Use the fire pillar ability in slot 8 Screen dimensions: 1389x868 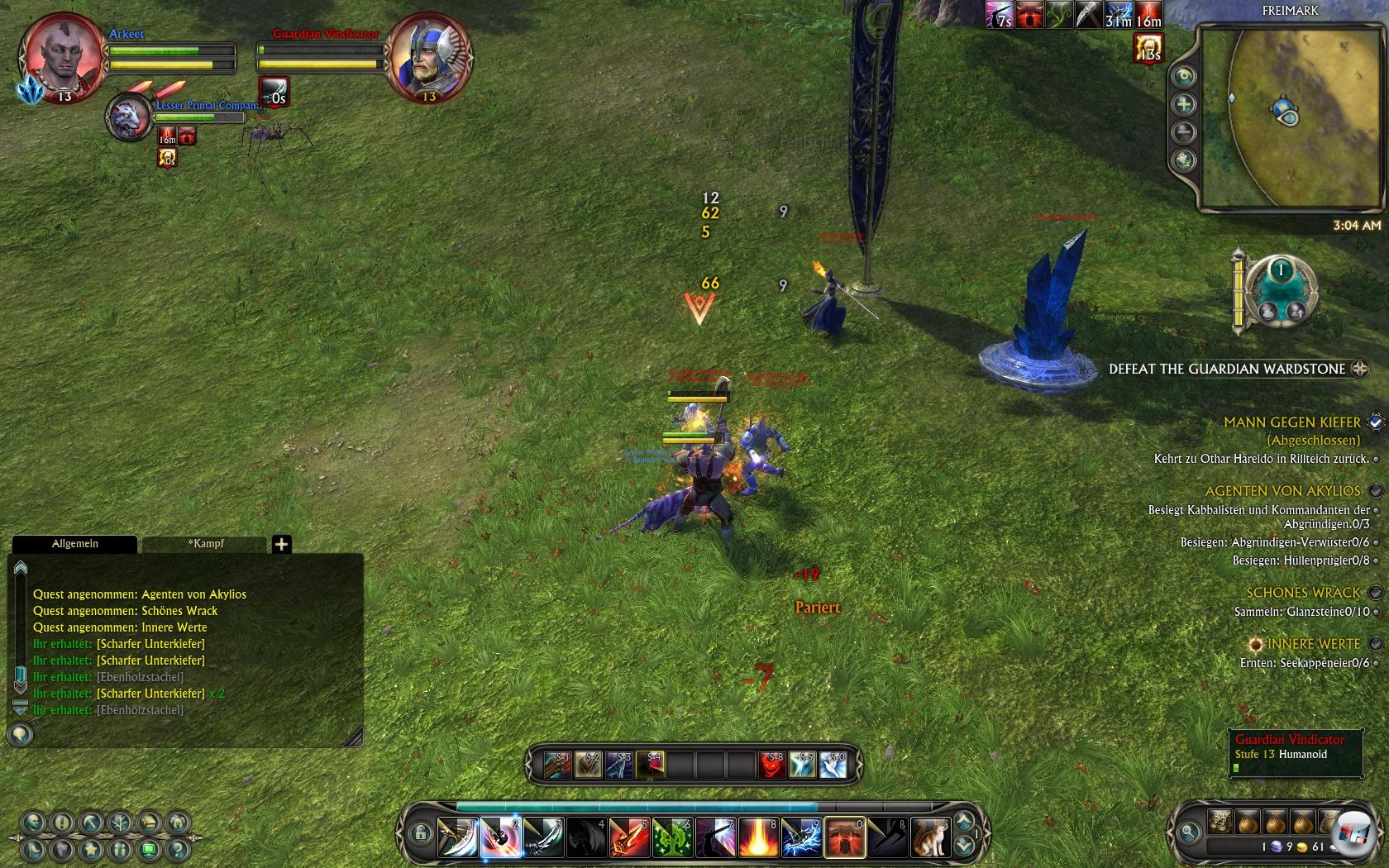757,837
